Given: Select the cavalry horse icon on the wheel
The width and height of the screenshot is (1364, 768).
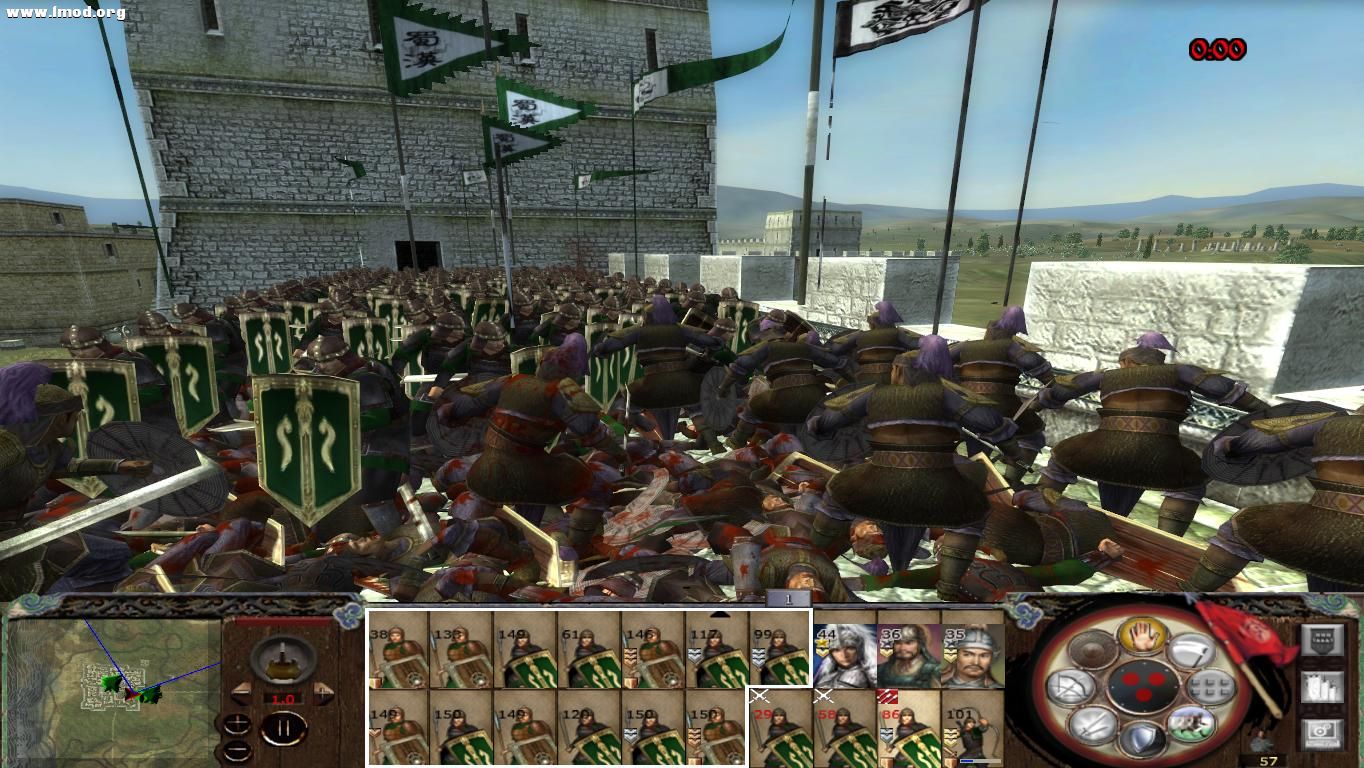Looking at the screenshot, I should click(x=1192, y=725).
